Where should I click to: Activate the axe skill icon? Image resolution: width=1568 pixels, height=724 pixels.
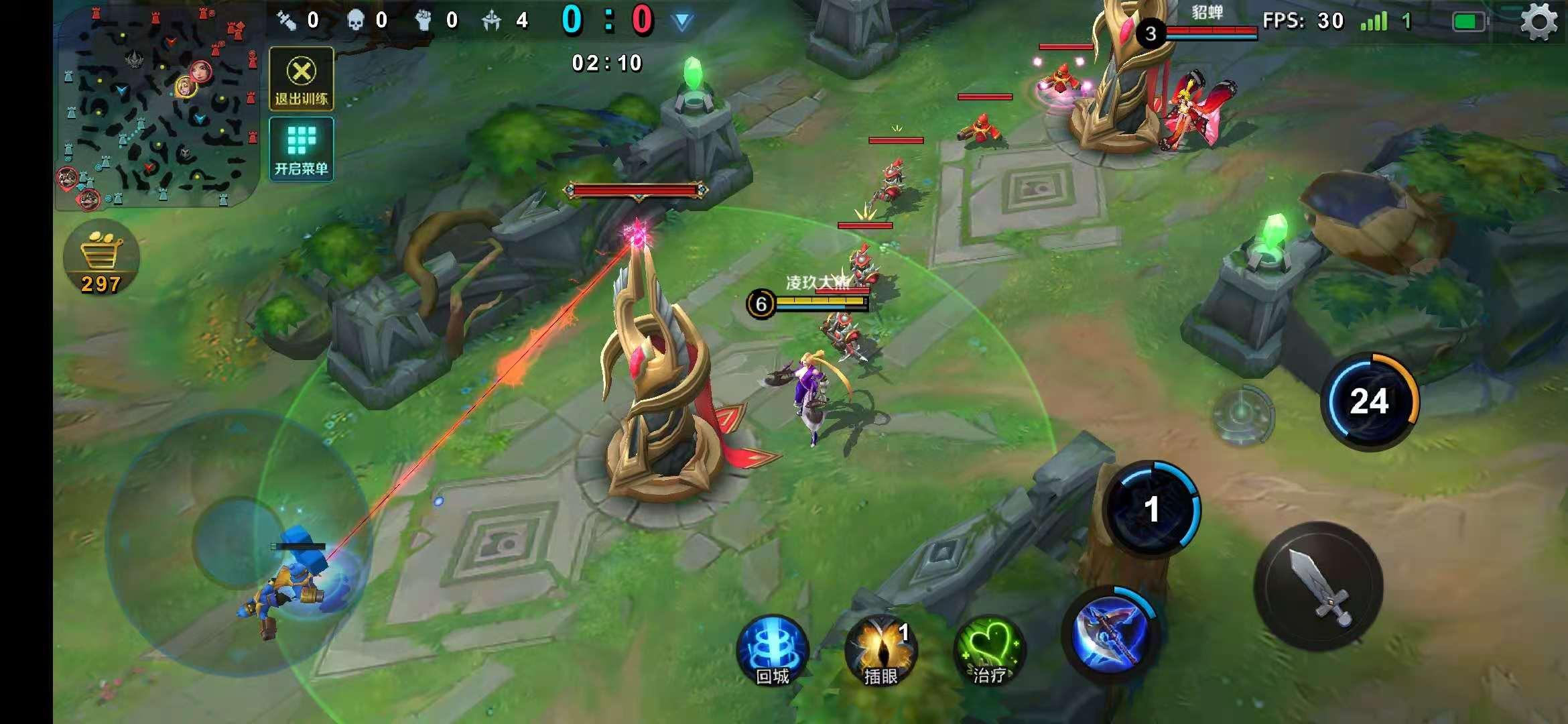point(1110,633)
